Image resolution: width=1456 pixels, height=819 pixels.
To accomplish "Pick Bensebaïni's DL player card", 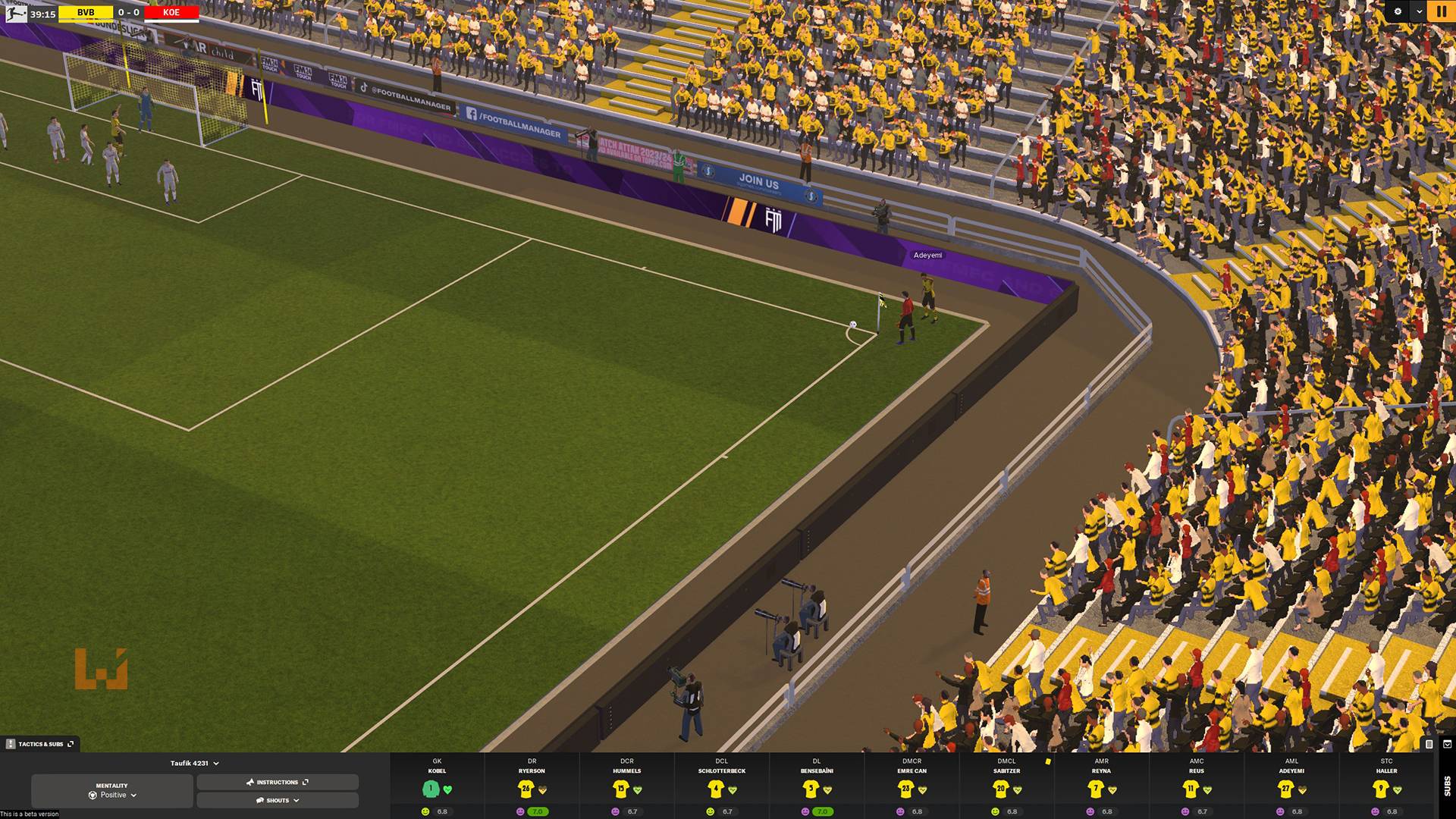I will tap(817, 786).
